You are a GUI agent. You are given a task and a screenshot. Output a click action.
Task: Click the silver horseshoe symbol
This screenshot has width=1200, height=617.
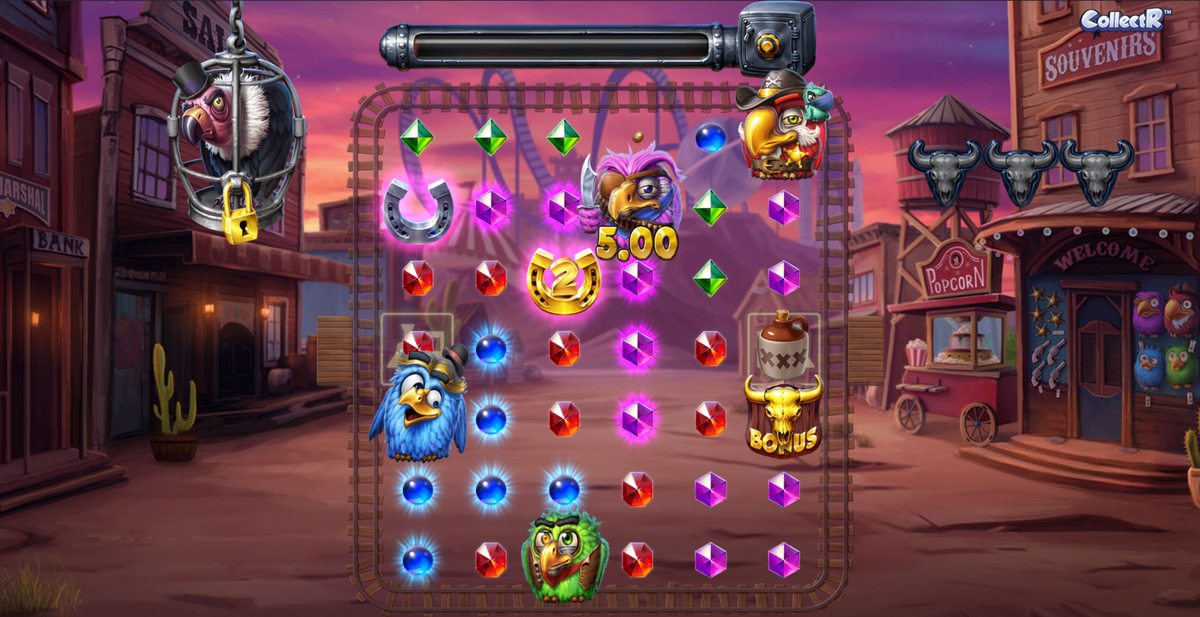tap(415, 209)
